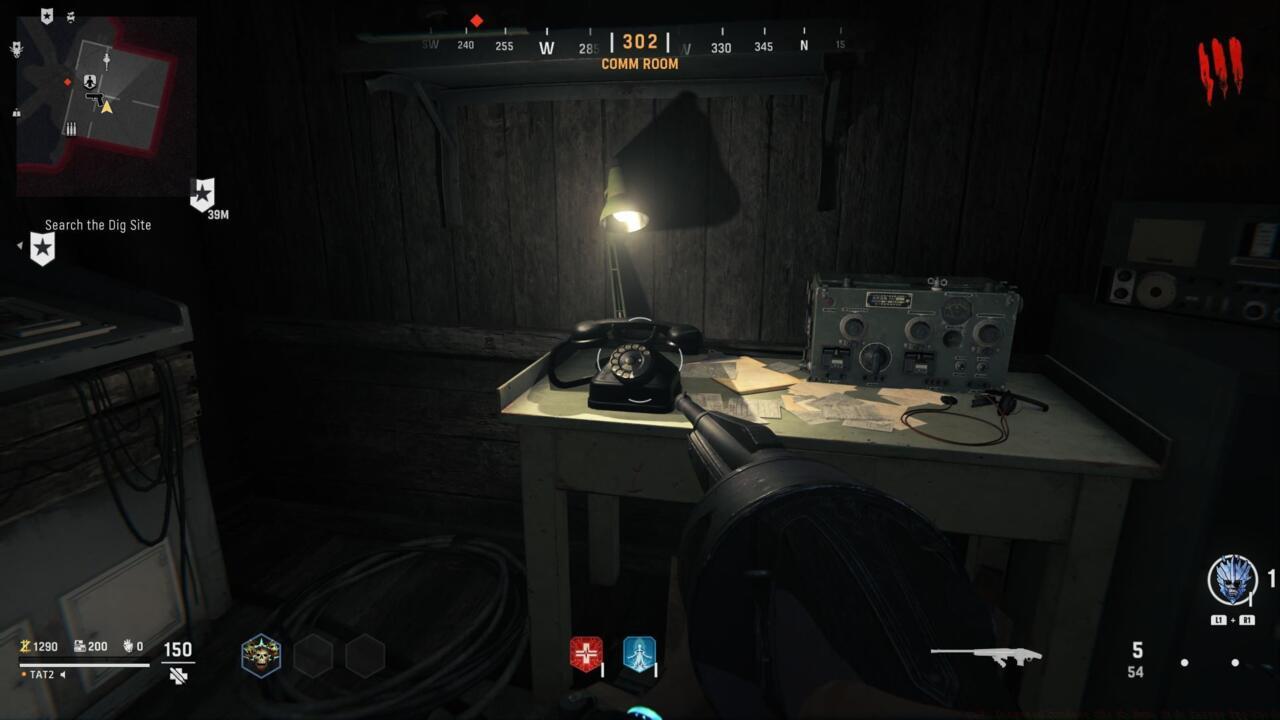Toggle the white fire-mode dot near ammo count
Viewport: 1280px width, 720px height.
[1184, 663]
